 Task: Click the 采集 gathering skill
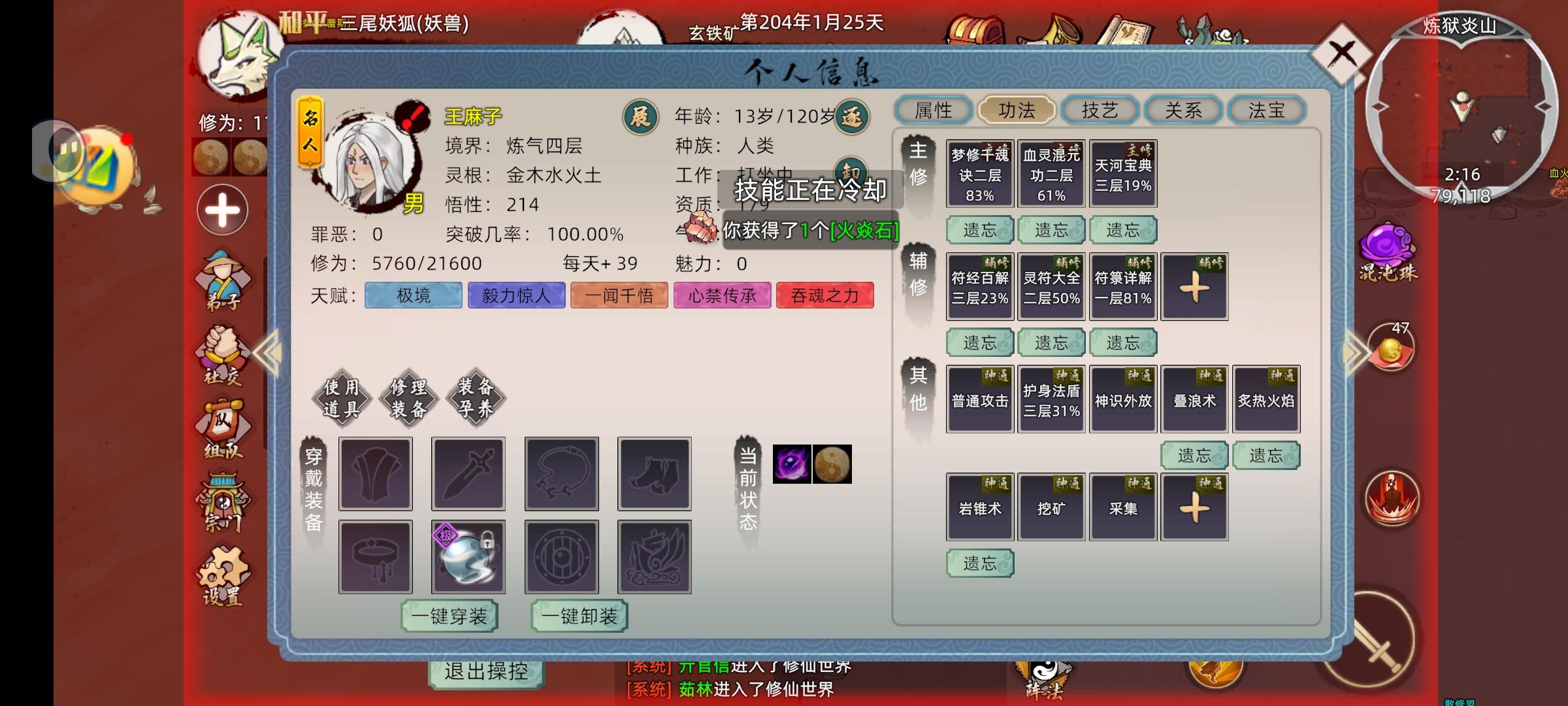[x=1122, y=507]
